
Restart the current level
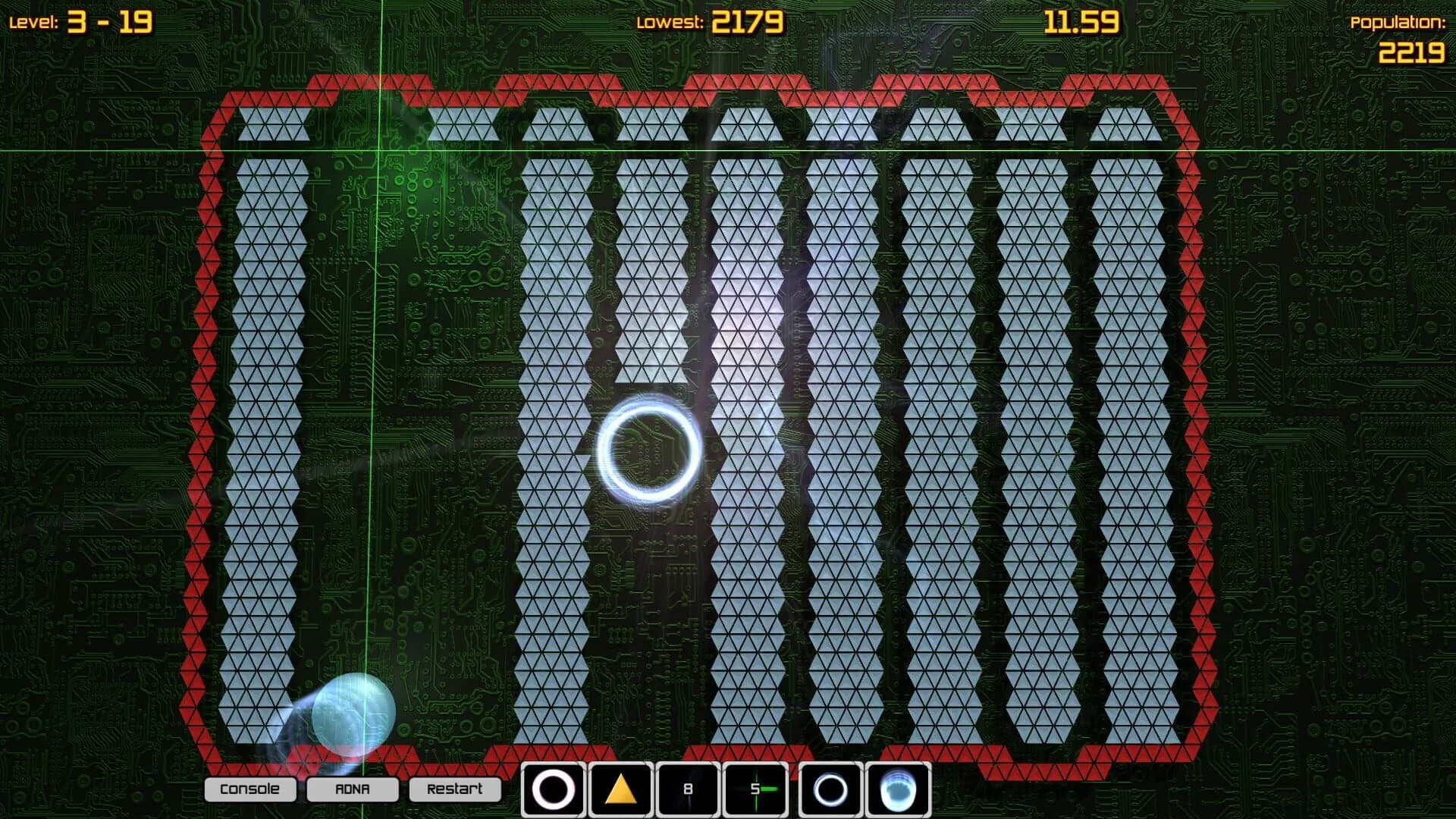pyautogui.click(x=454, y=789)
